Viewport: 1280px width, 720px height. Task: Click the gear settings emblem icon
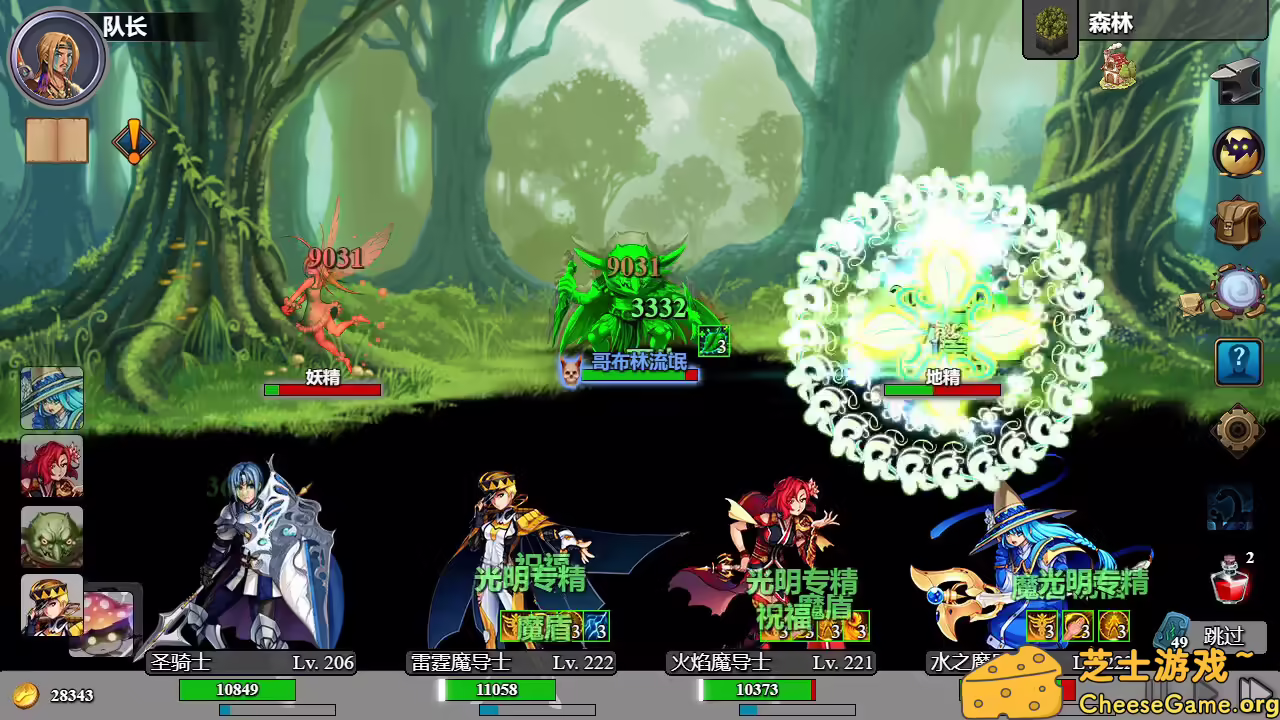[1238, 432]
